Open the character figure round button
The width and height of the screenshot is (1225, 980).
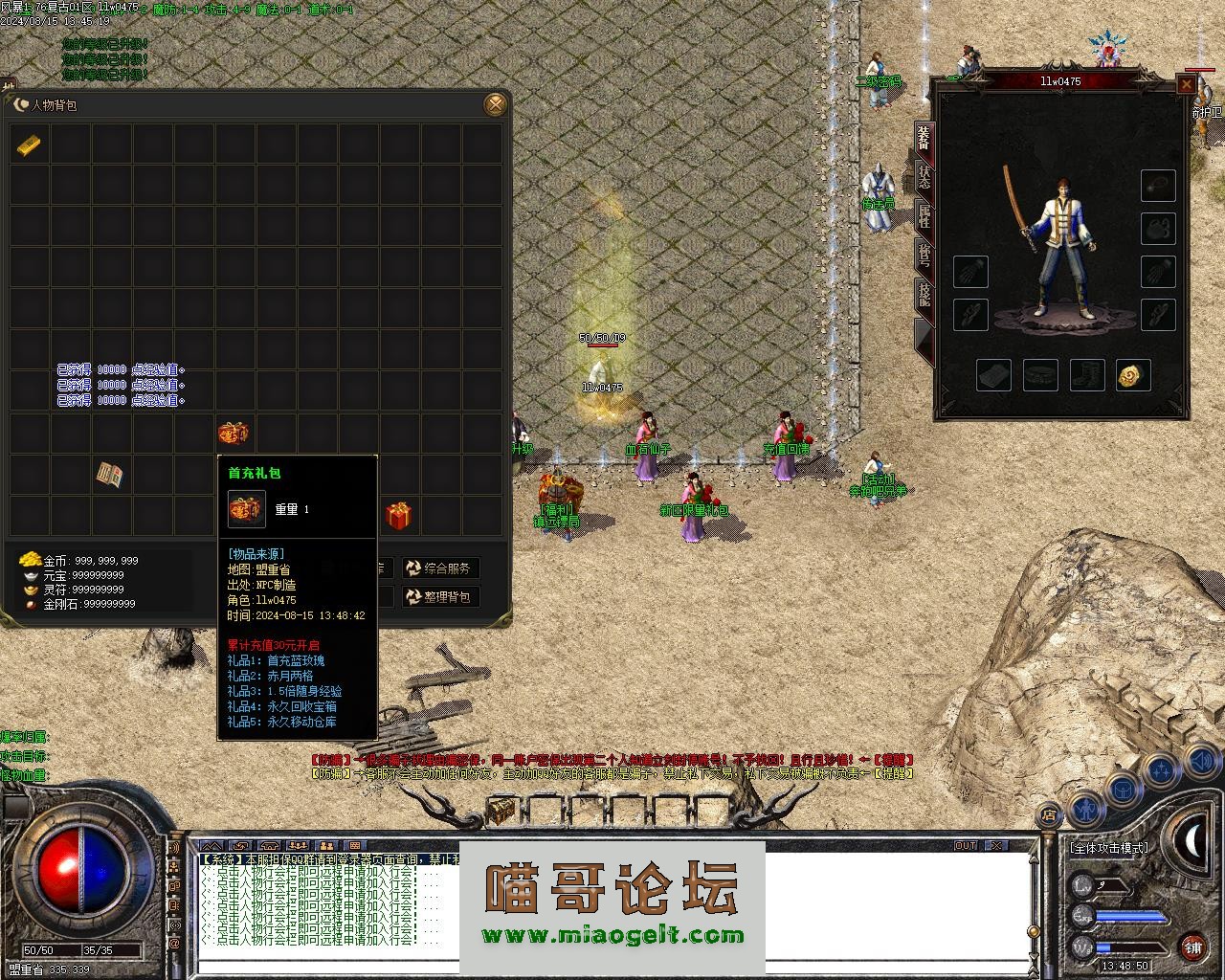(x=1084, y=809)
